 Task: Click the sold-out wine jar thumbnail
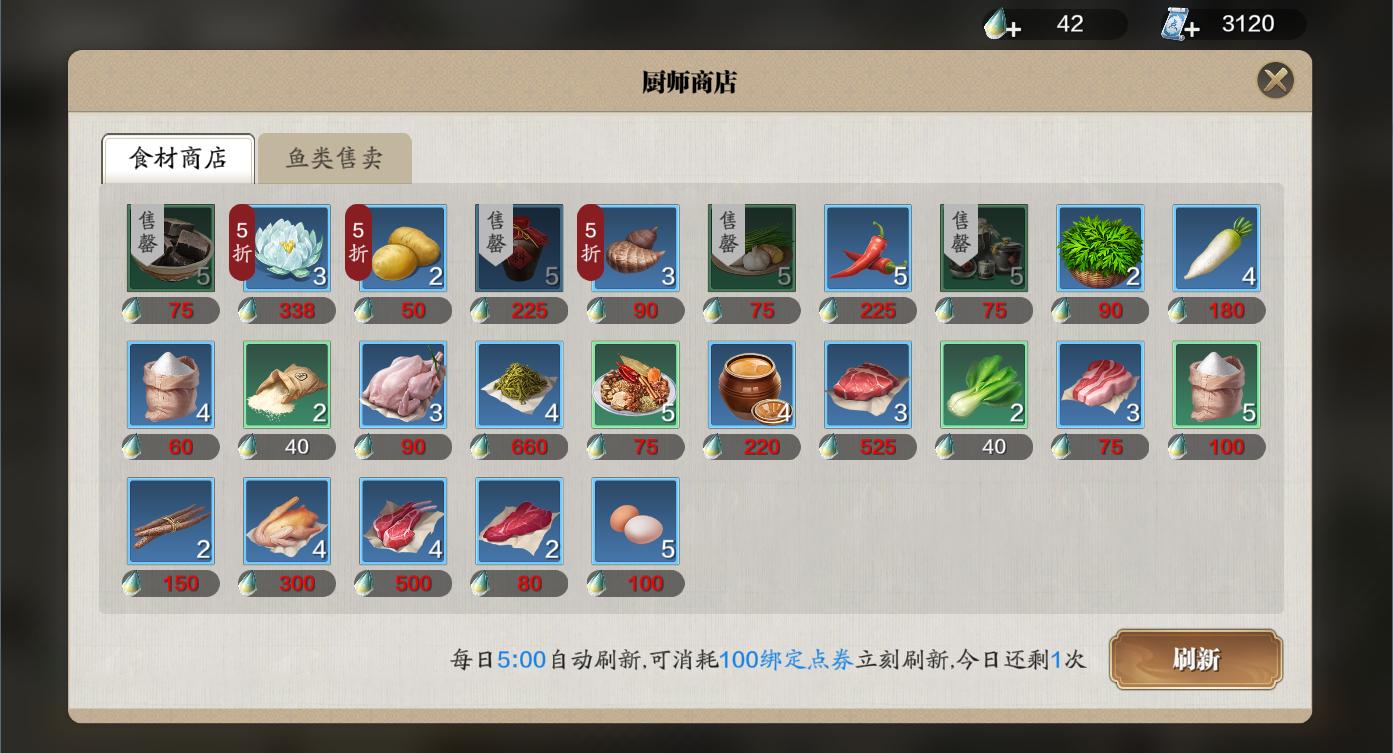[x=518, y=247]
